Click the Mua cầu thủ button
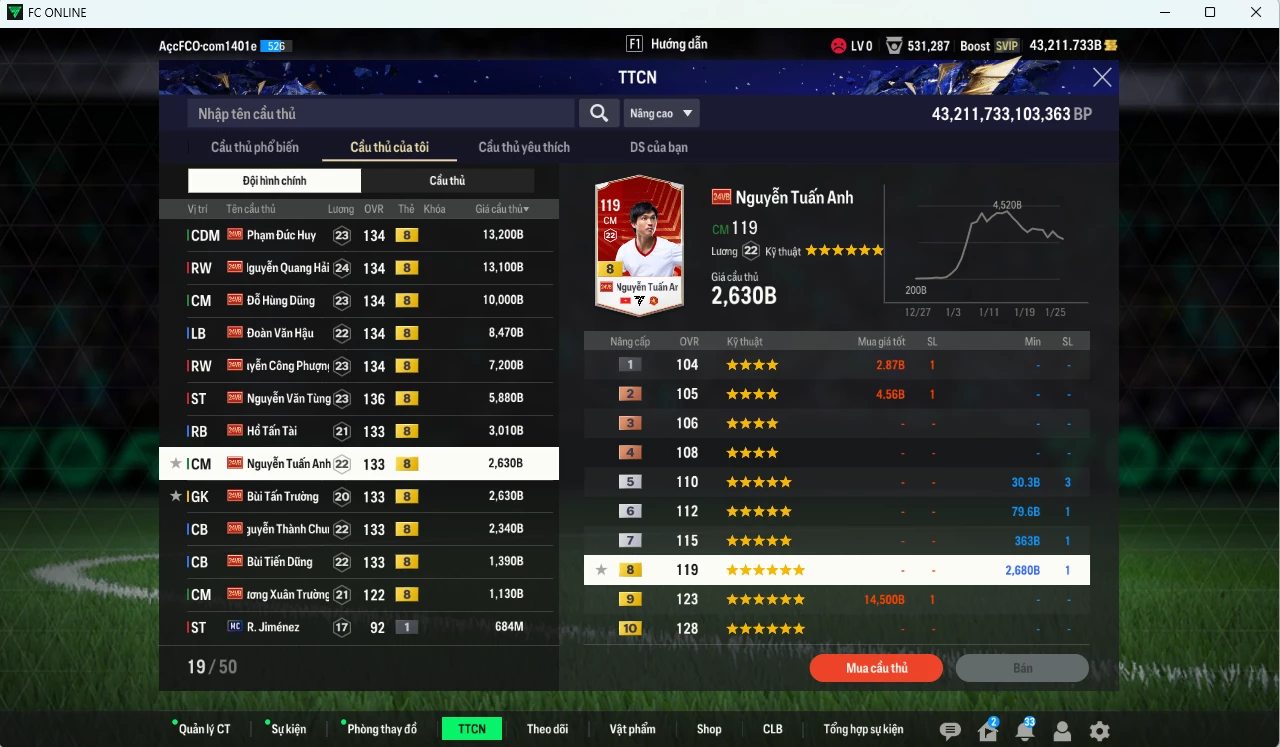The image size is (1280, 747). (876, 668)
